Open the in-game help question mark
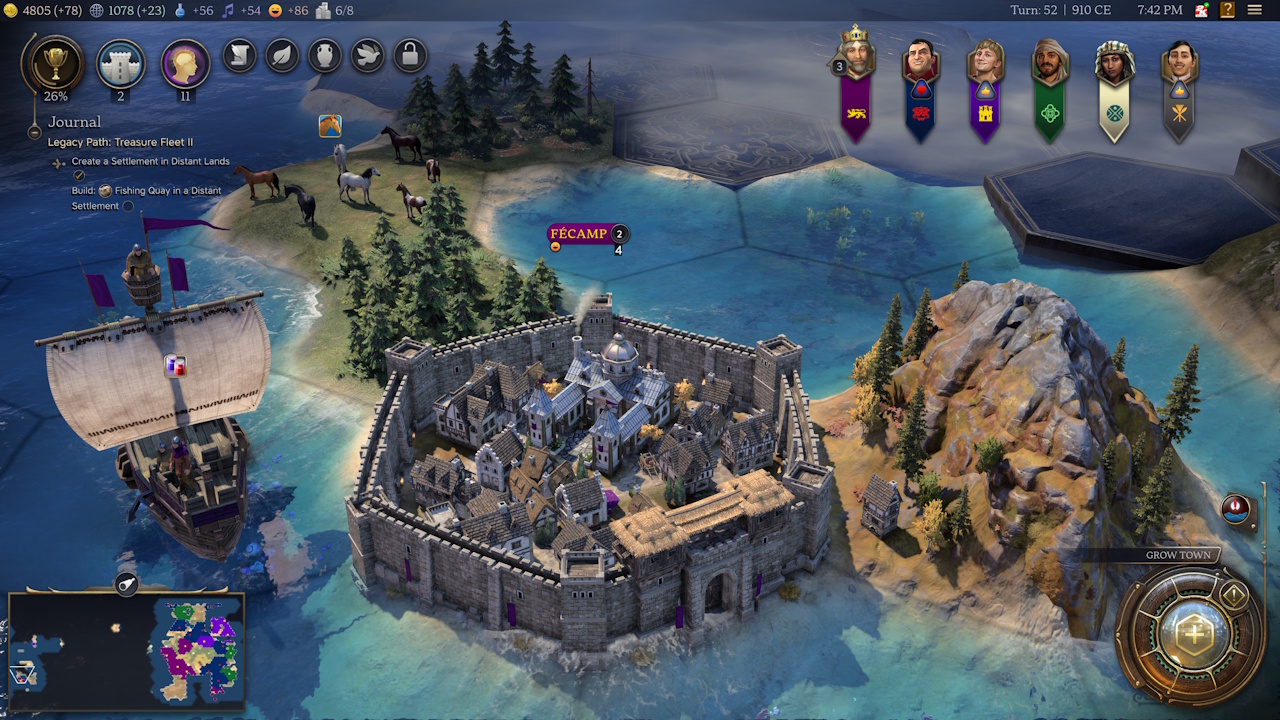 coord(1226,10)
